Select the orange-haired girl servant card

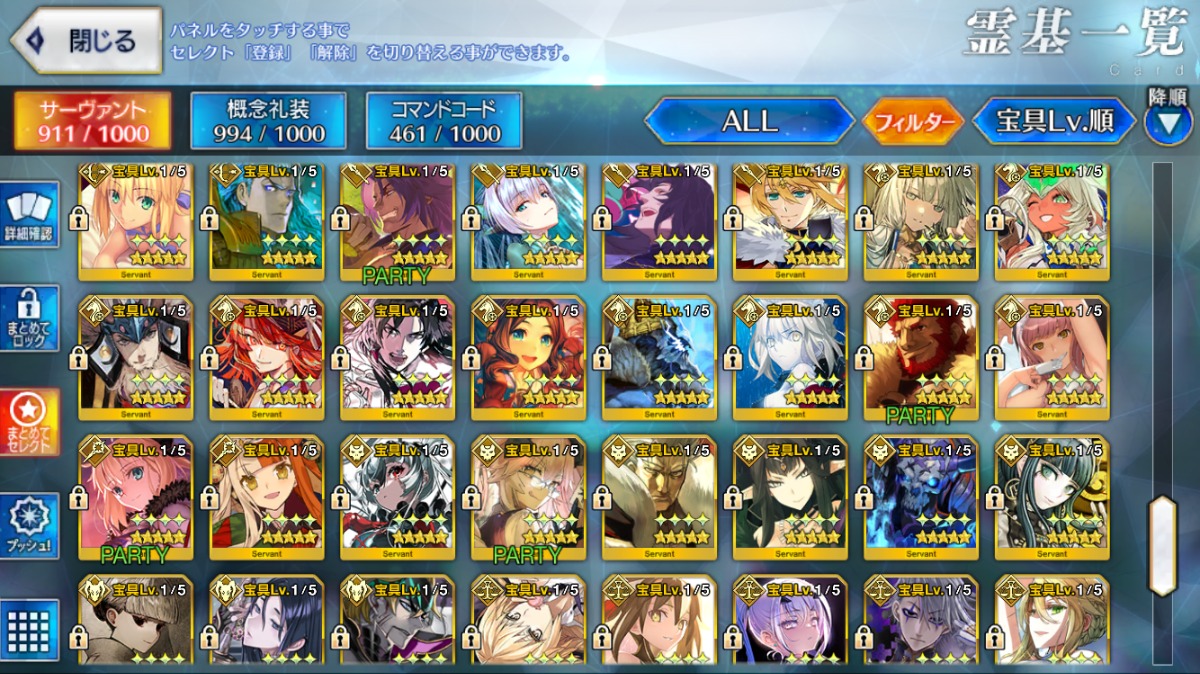[x=266, y=495]
